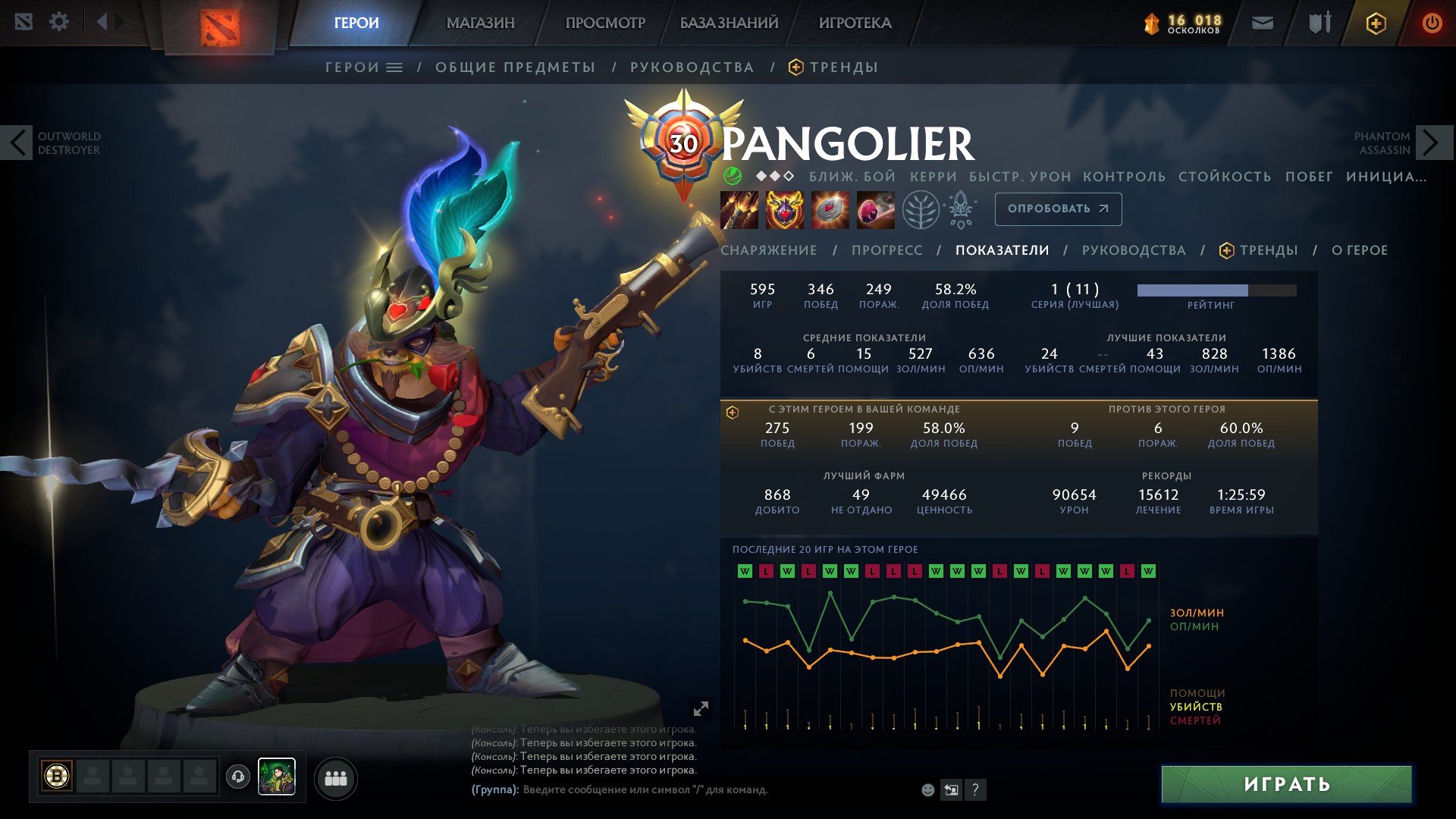Go back to Outworld Destroyer
Viewport: 1456px width, 819px height.
pyautogui.click(x=18, y=143)
